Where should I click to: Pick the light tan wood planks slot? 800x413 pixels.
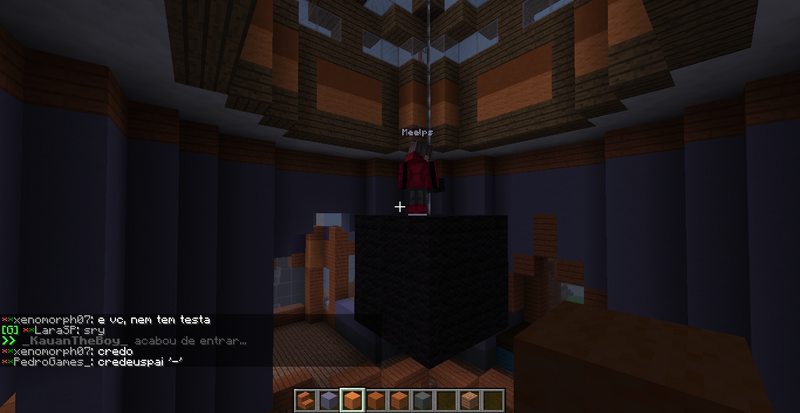469,401
